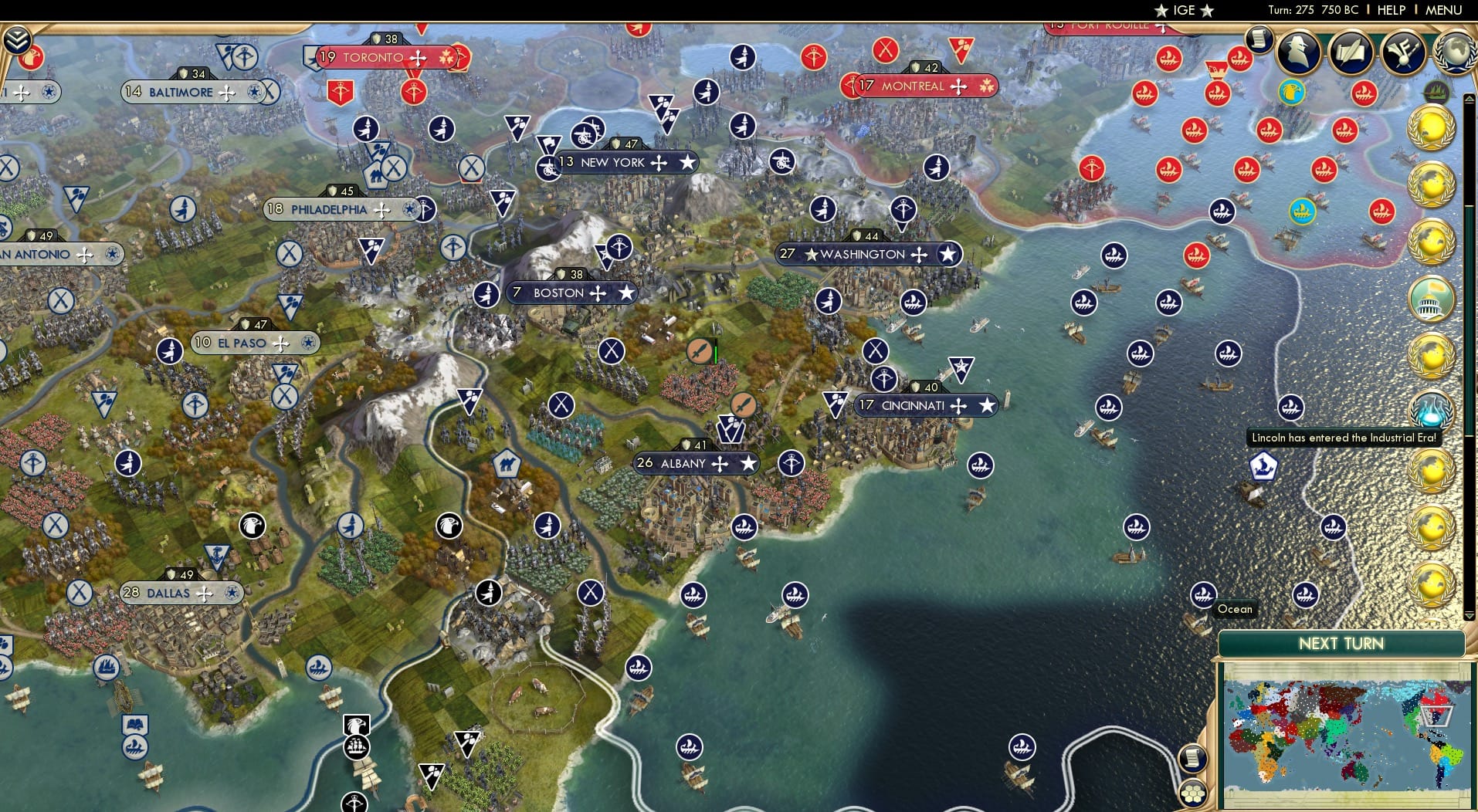Toggle strategic view with hexagon icon
The width and height of the screenshot is (1478, 812).
[x=1194, y=795]
